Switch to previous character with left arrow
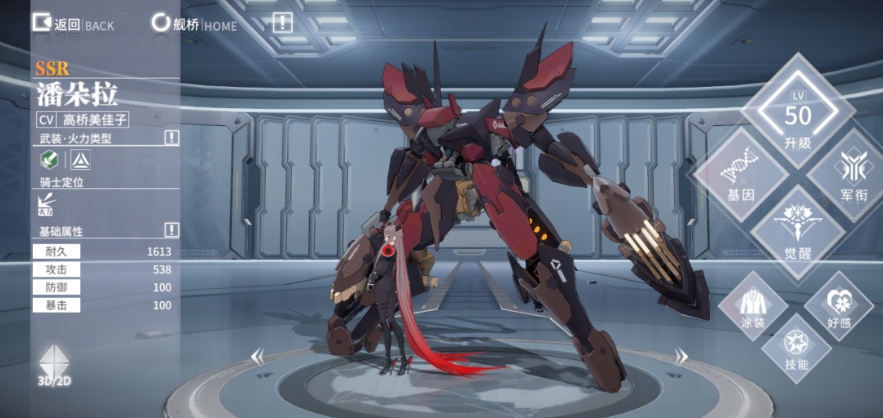This screenshot has height=418, width=883. [257, 355]
